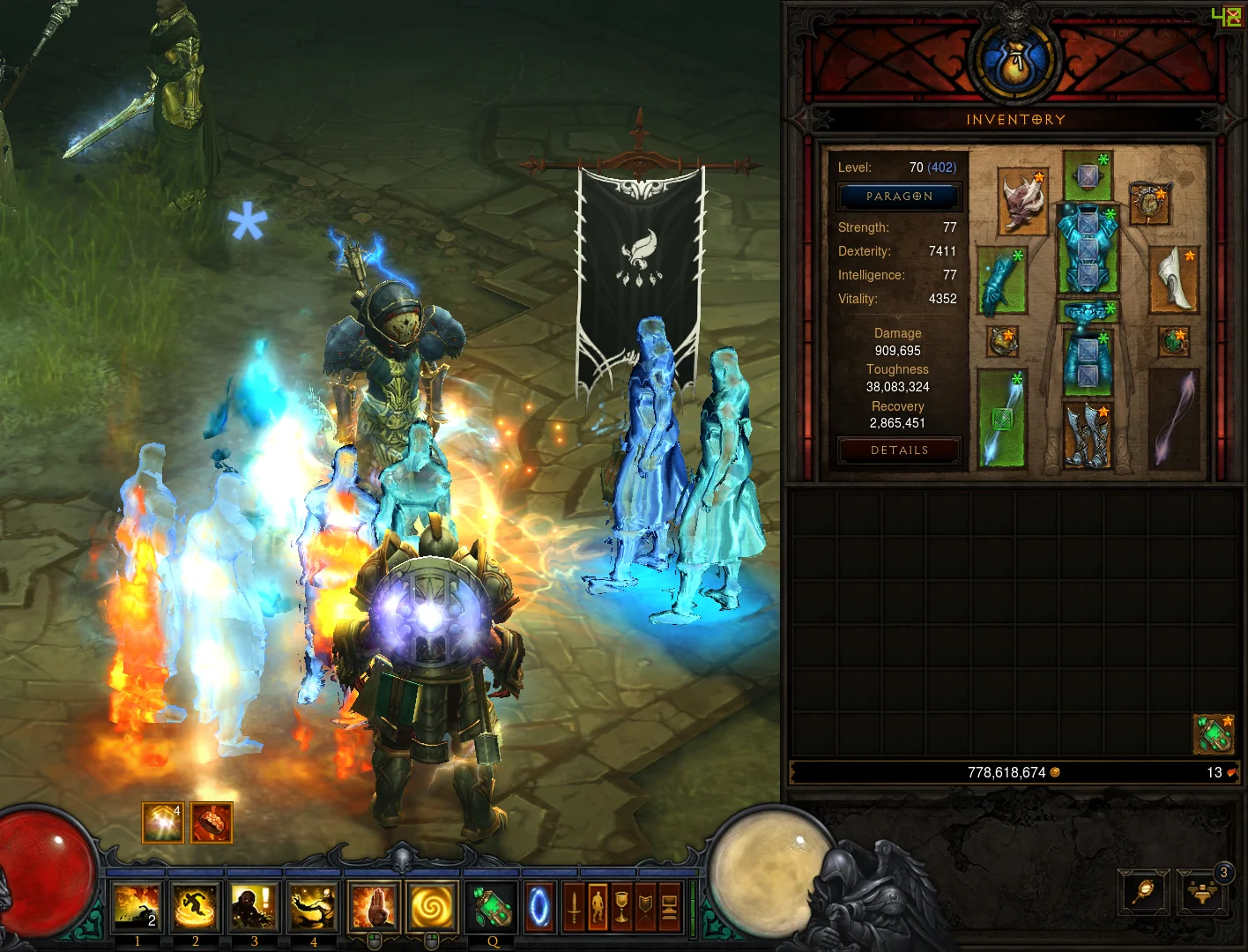Screen dimensions: 1248x952
Task: Open the game menu computer button
Action: pos(670,908)
